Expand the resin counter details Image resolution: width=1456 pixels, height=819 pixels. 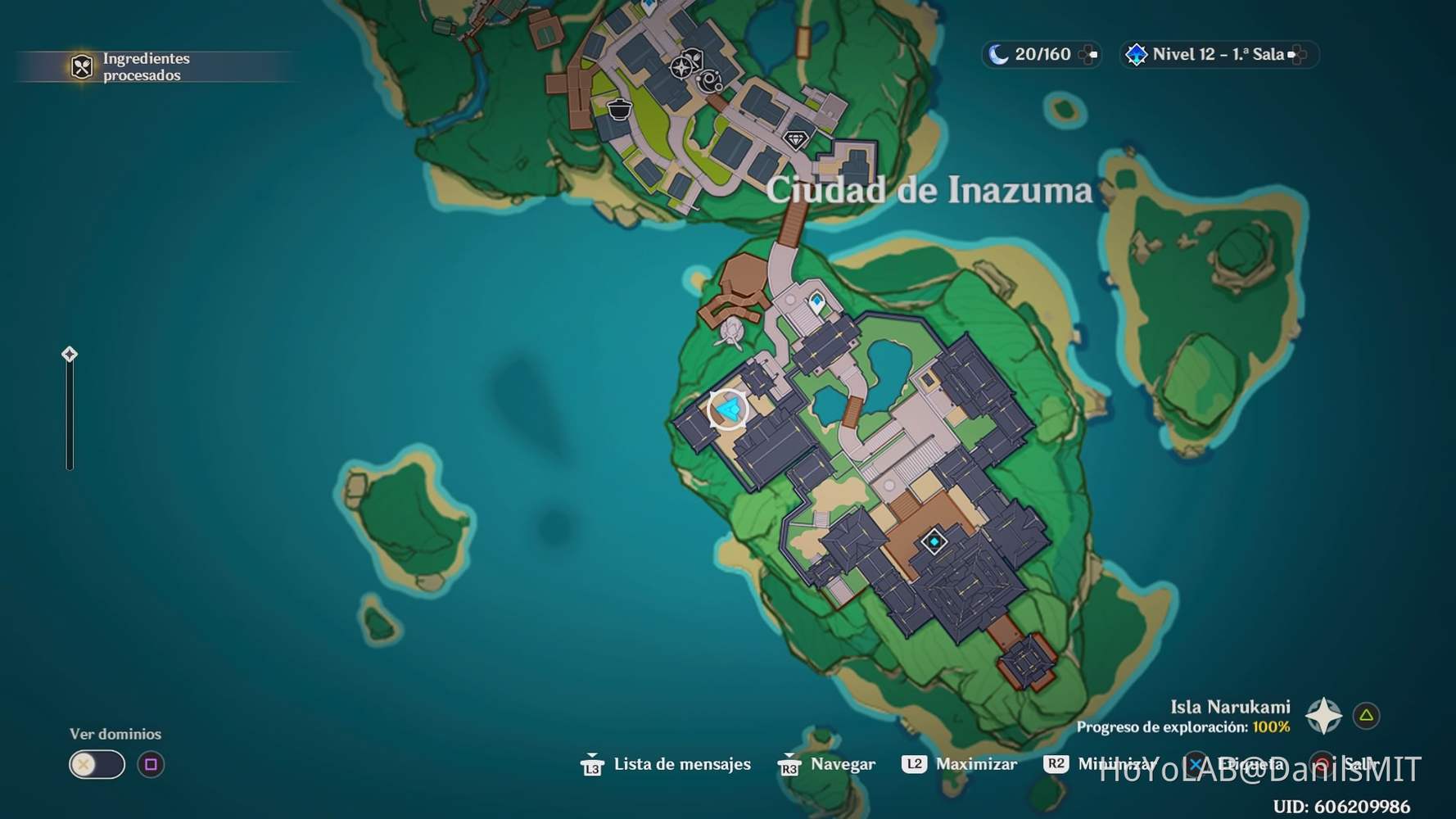coord(1087,54)
